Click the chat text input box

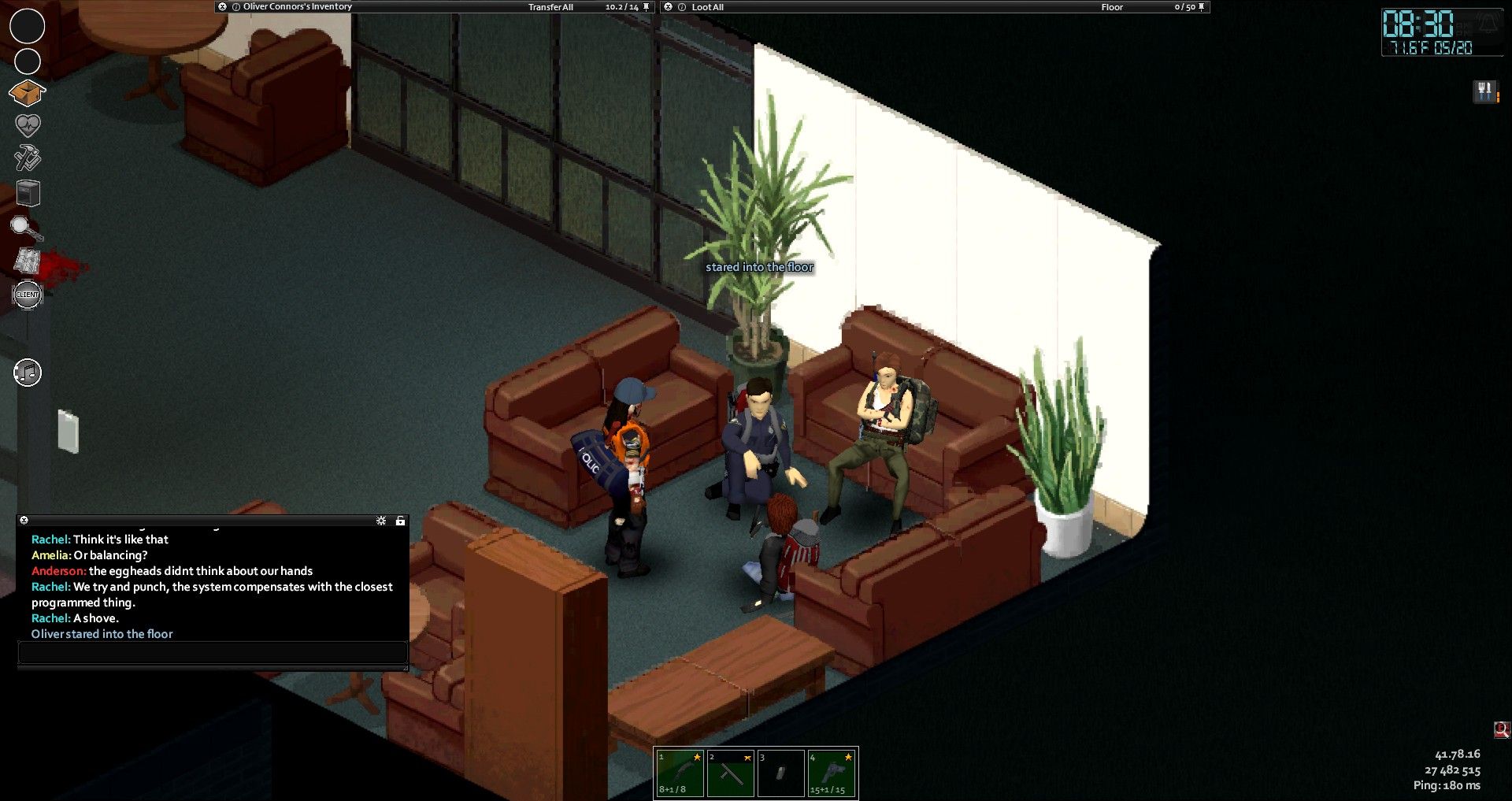[x=212, y=653]
